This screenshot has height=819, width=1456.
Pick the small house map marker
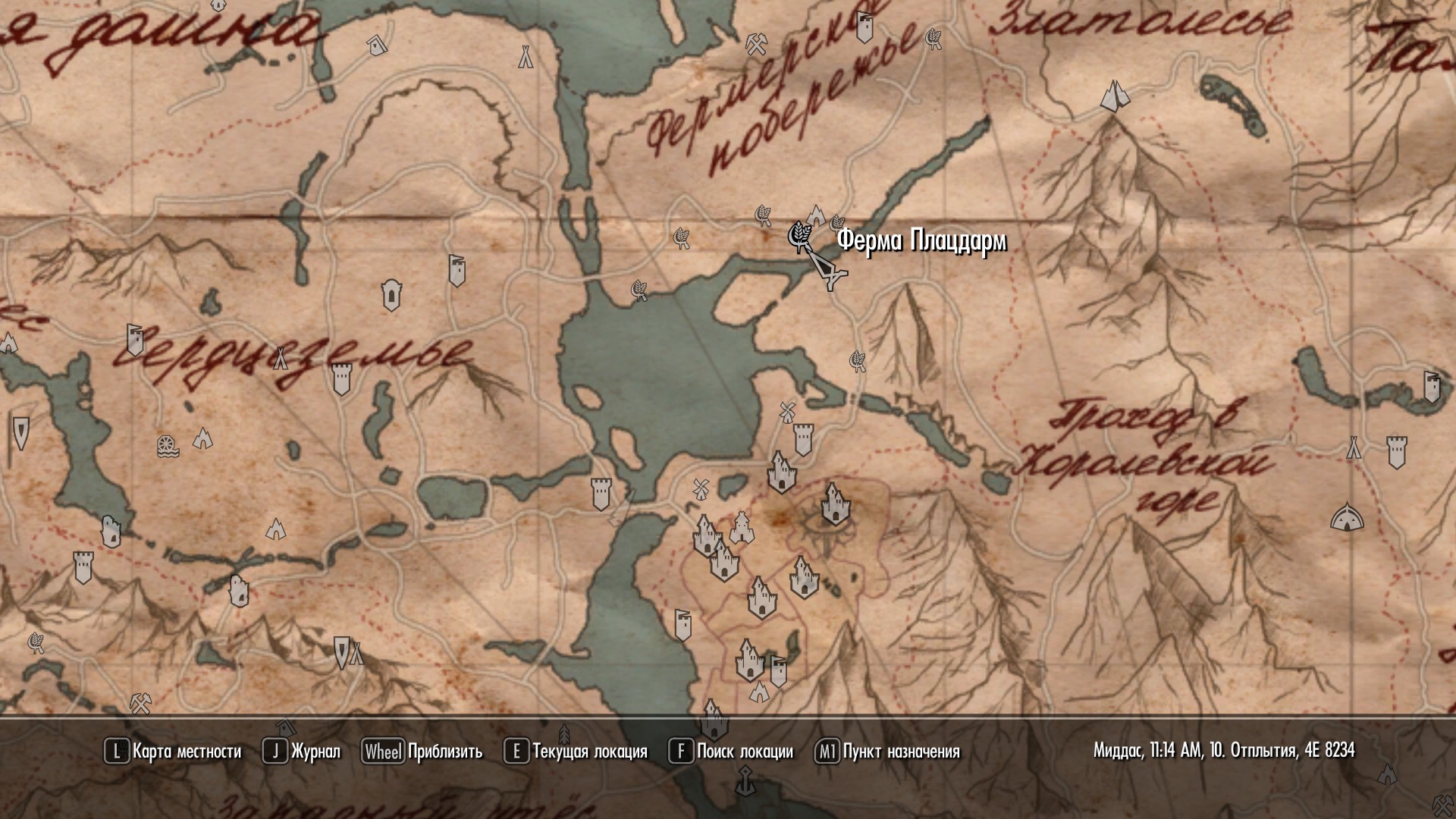click(375, 46)
